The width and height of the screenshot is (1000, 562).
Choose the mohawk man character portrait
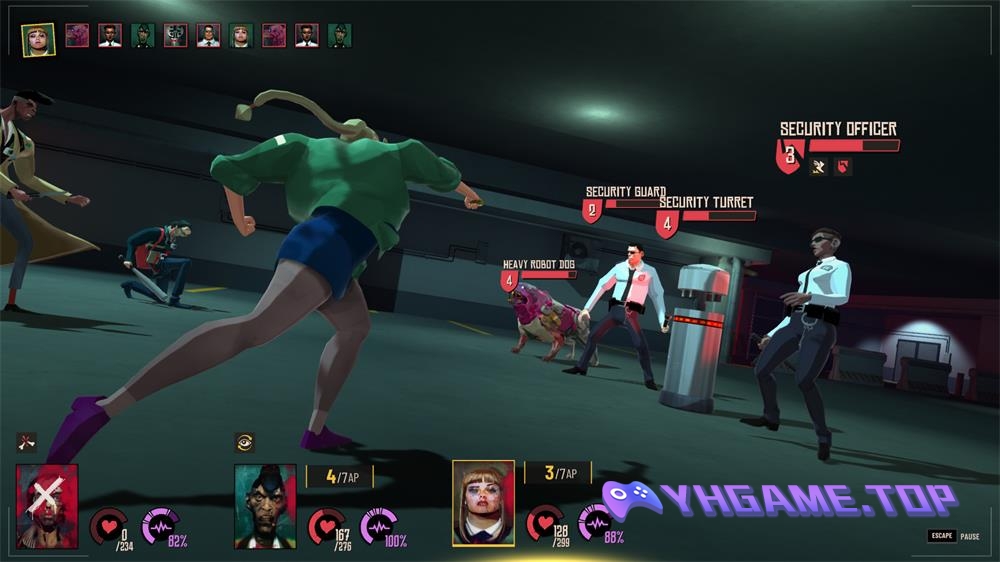pos(265,505)
